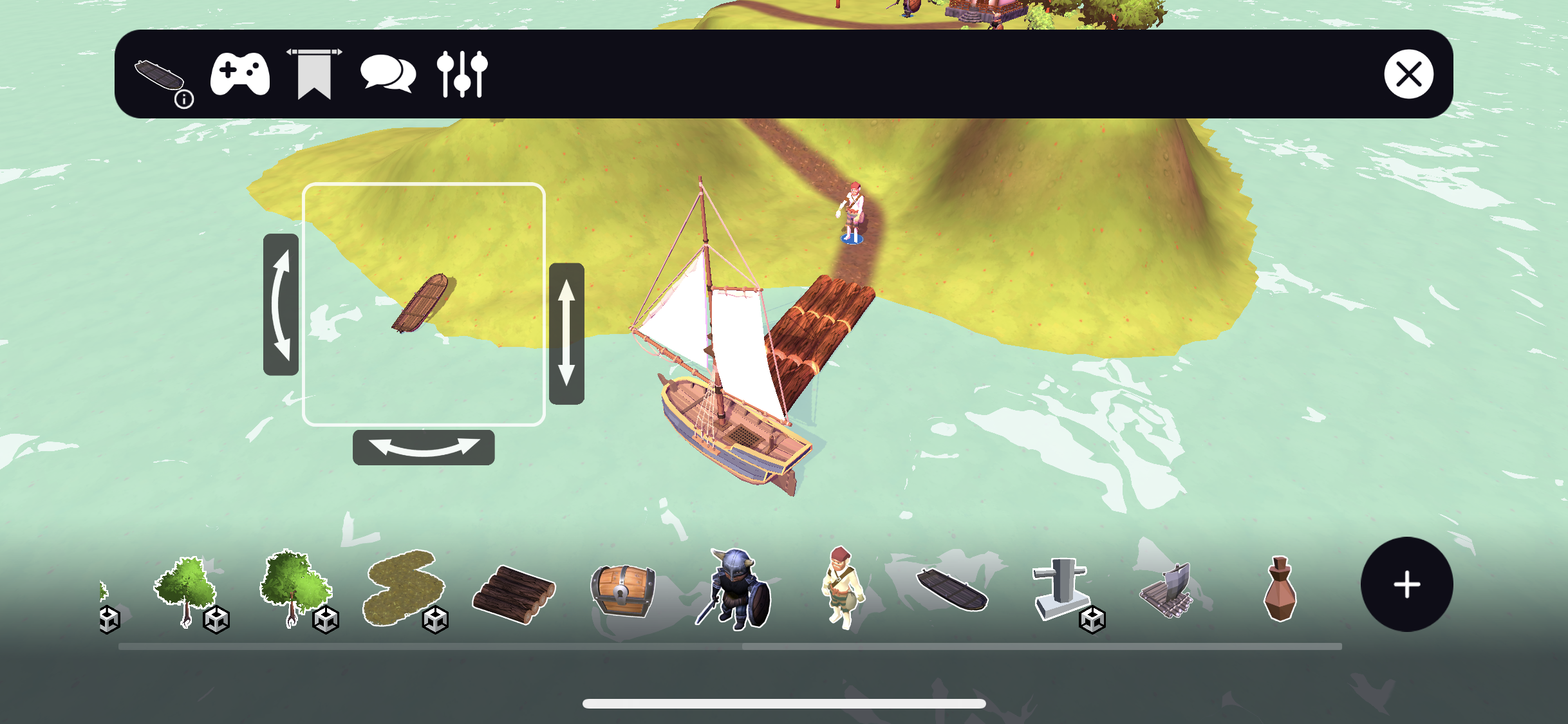Open the curved rotation control
This screenshot has width=1568, height=724.
[x=423, y=445]
